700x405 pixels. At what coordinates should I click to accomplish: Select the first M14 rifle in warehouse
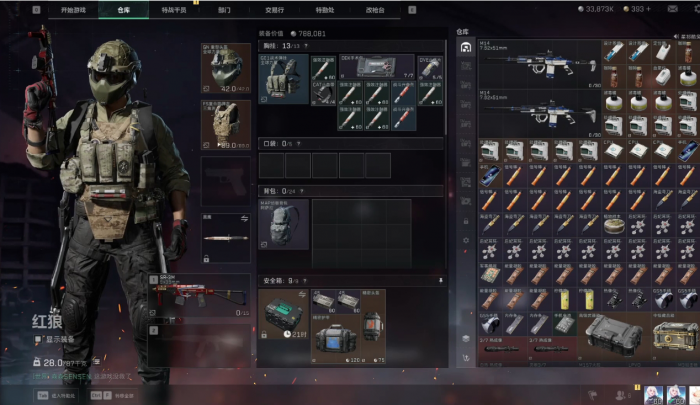pyautogui.click(x=538, y=59)
